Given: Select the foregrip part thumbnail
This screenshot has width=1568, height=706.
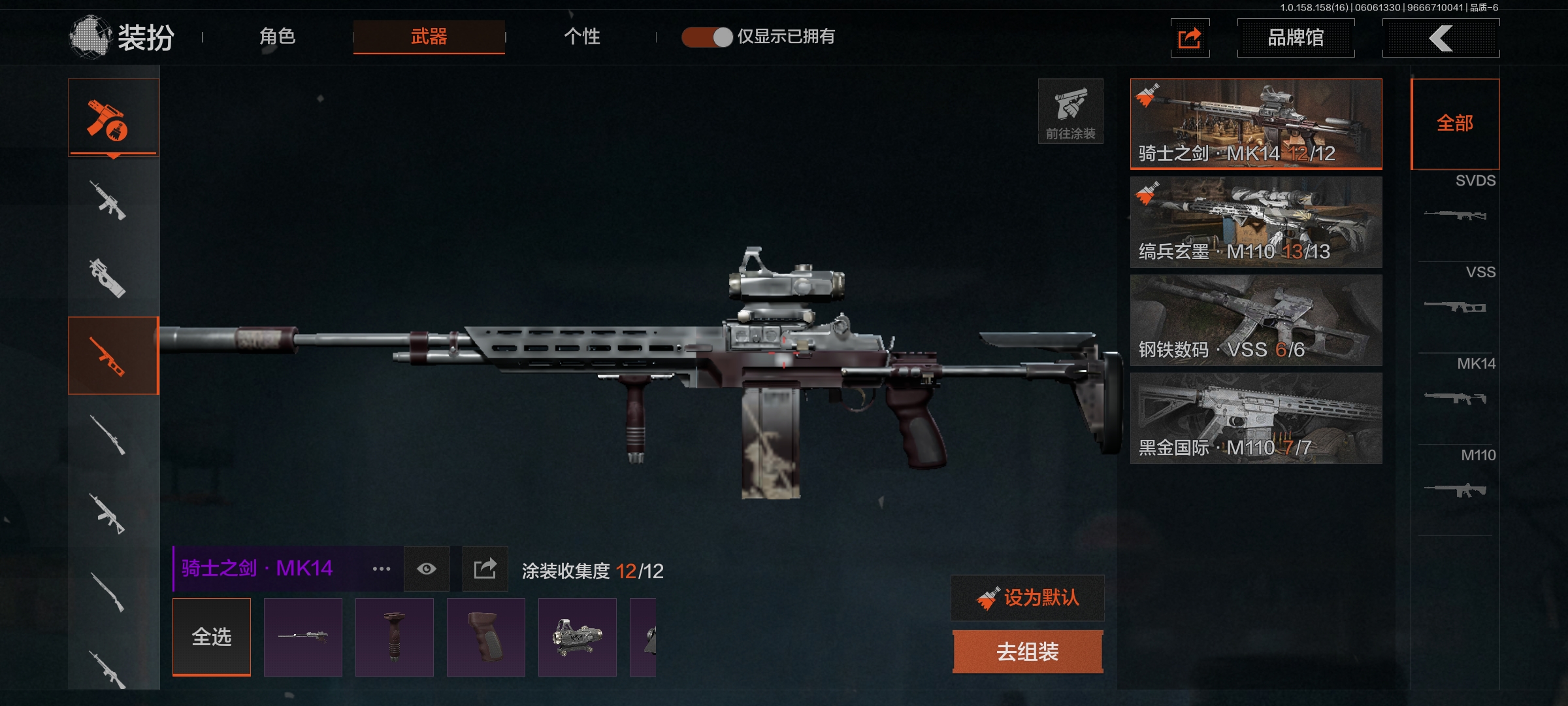Looking at the screenshot, I should [x=395, y=637].
